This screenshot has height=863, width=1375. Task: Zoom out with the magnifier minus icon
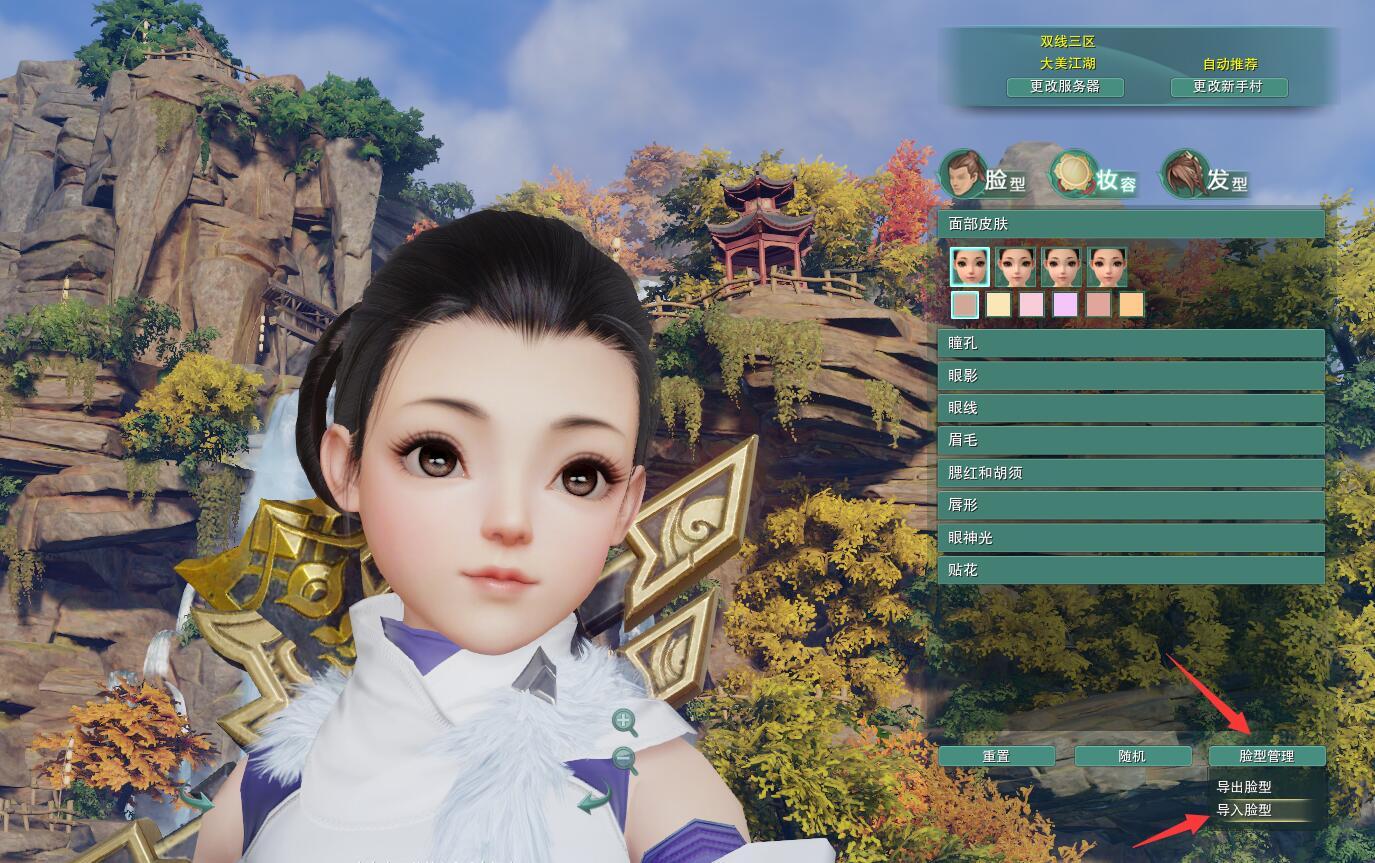[625, 760]
